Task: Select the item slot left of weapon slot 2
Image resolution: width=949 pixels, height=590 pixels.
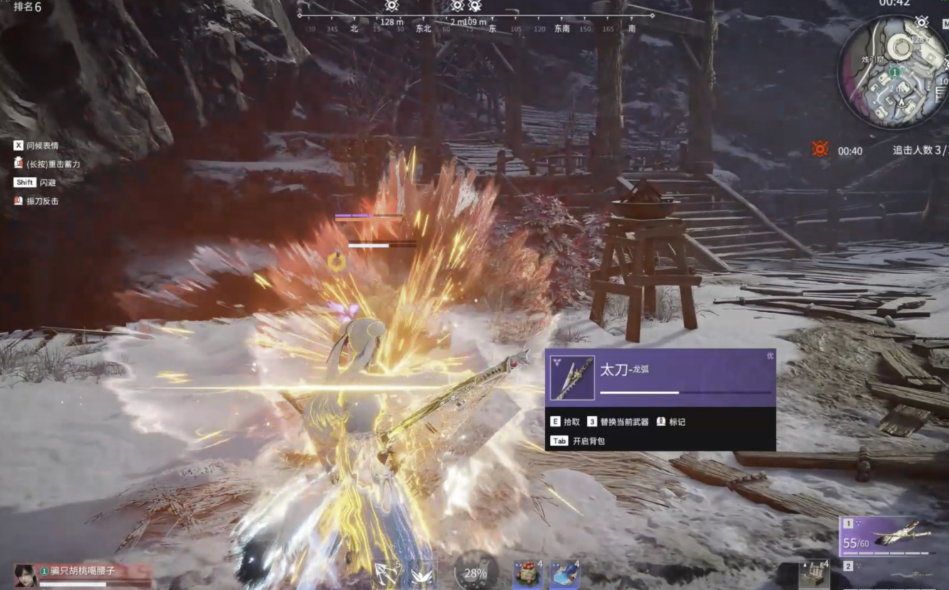Action: (814, 575)
